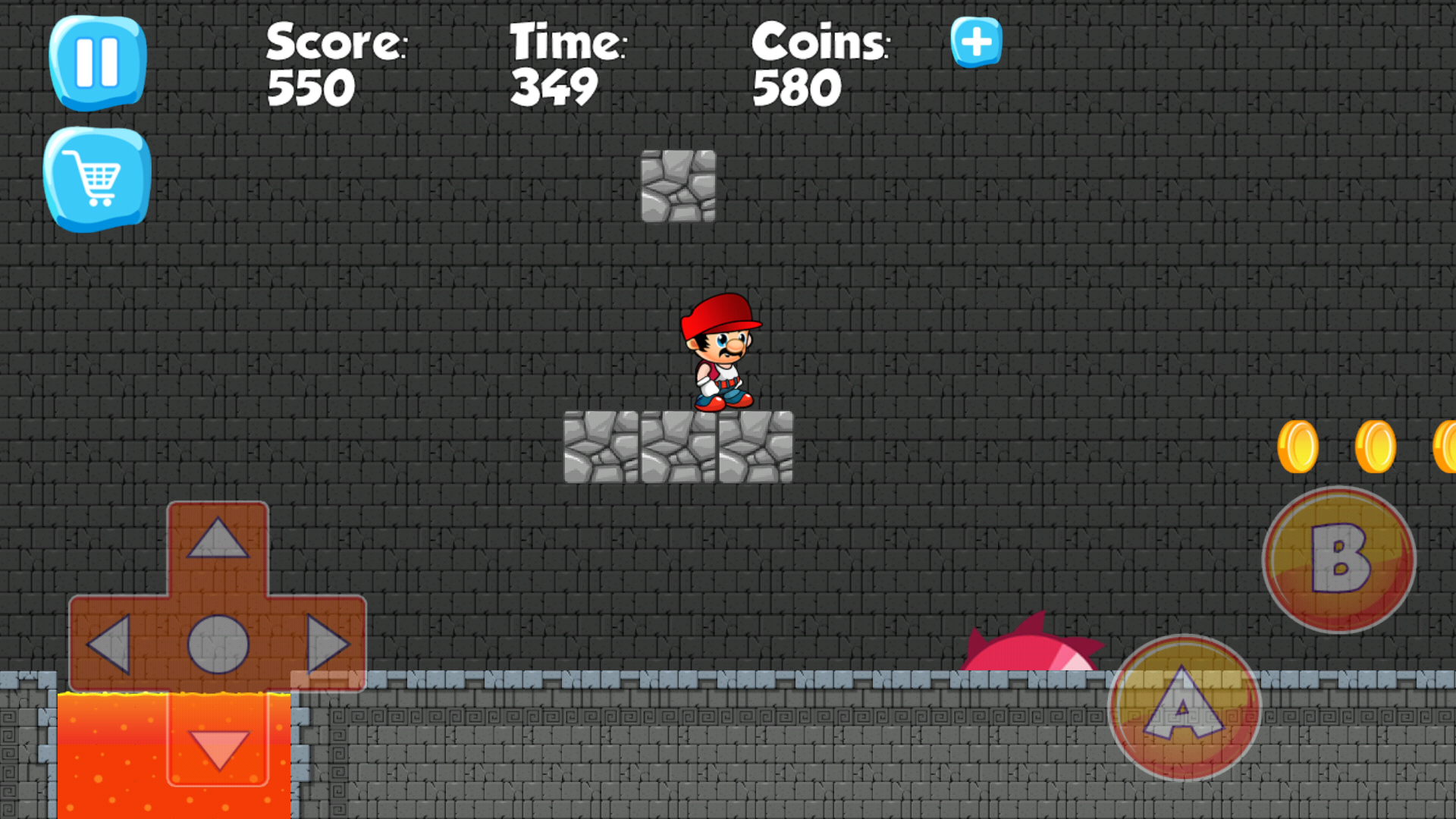The height and width of the screenshot is (819, 1456).
Task: Select the Mario character
Action: (720, 353)
